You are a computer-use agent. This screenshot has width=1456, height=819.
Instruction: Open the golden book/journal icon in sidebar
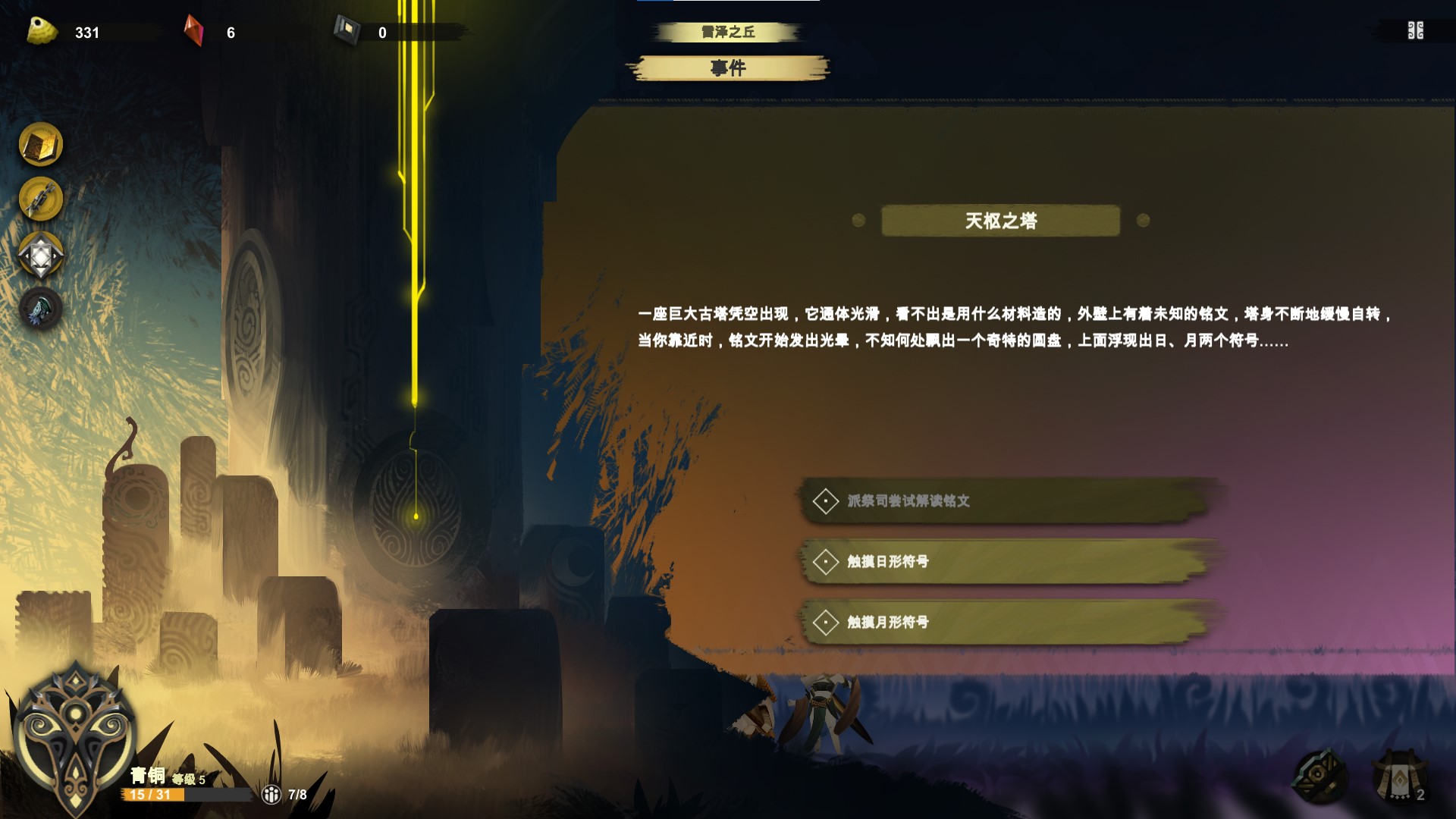click(x=42, y=144)
